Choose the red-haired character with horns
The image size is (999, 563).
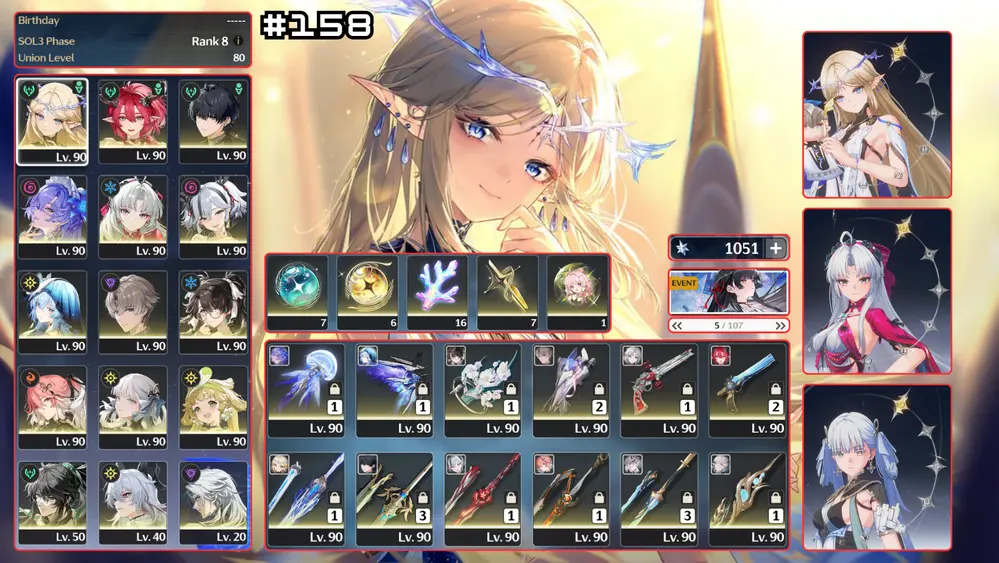pos(133,121)
